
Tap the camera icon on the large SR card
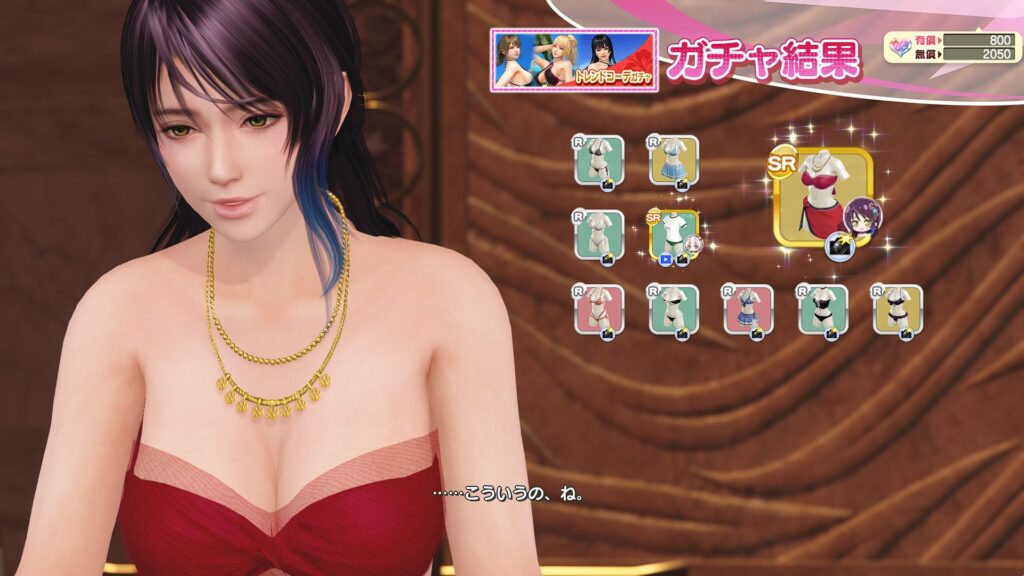(839, 244)
